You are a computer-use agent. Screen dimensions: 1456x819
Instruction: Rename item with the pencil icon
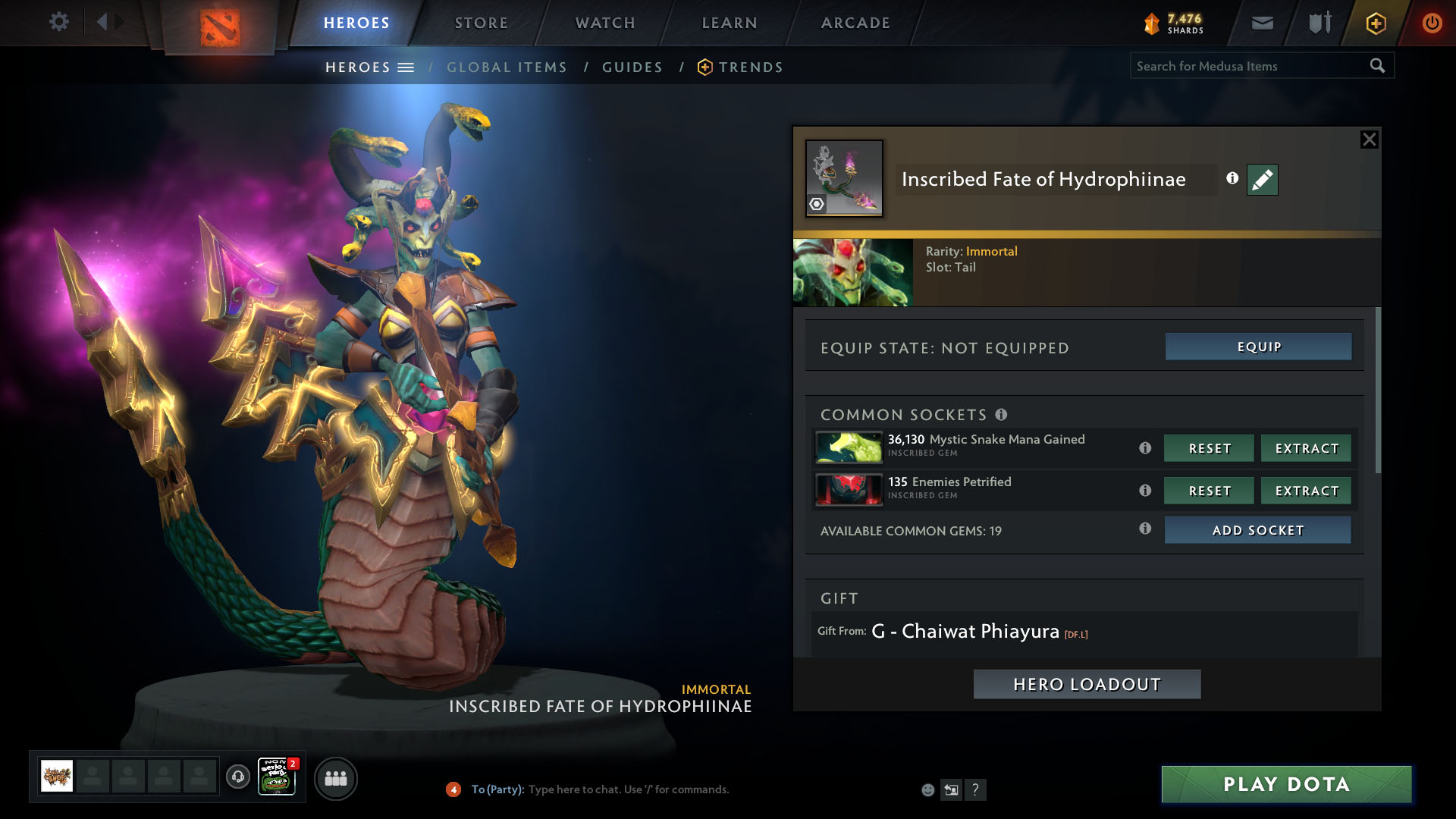click(1262, 180)
